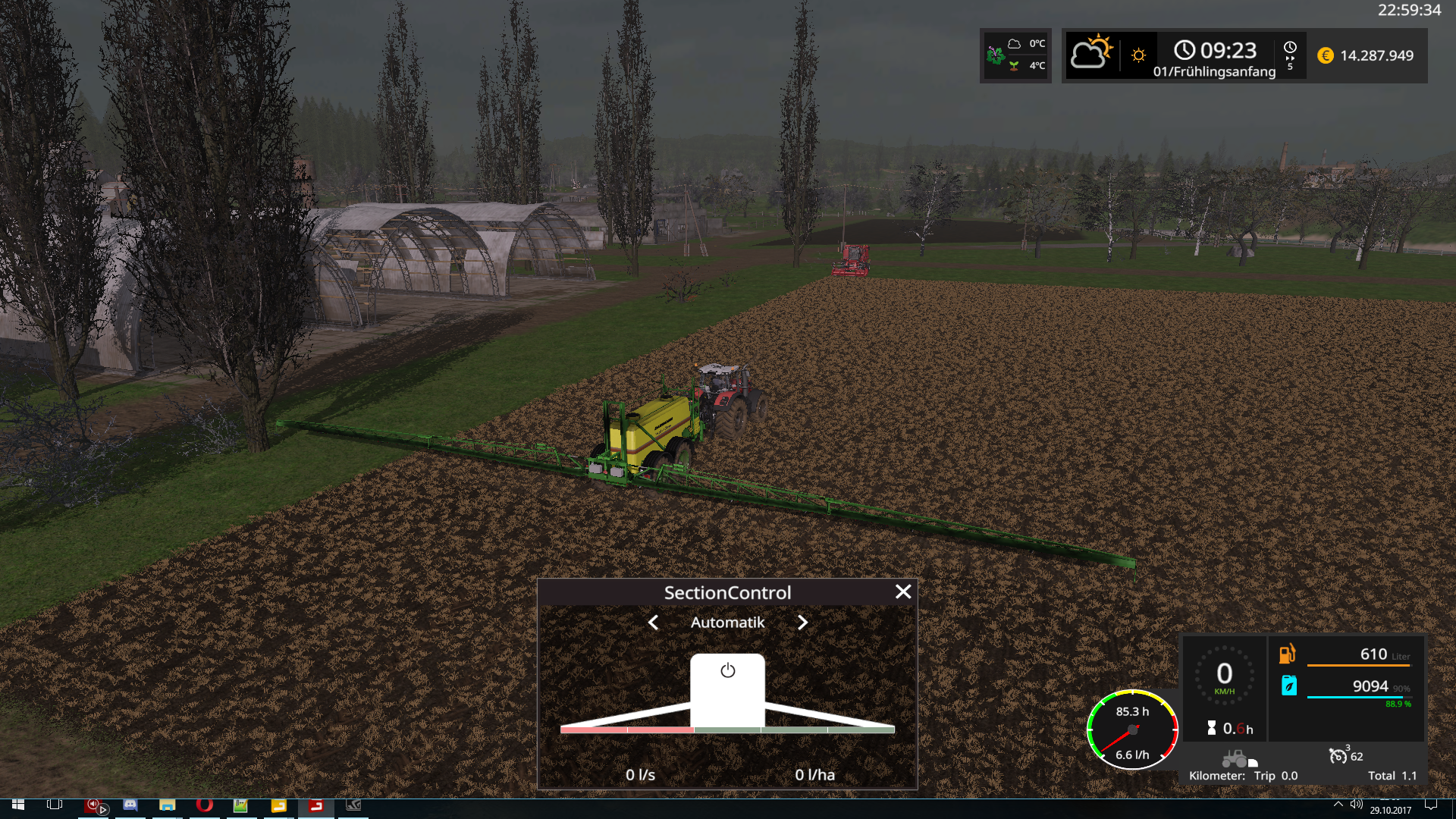1456x819 pixels.
Task: Switch to next mode with right arrow
Action: [802, 623]
